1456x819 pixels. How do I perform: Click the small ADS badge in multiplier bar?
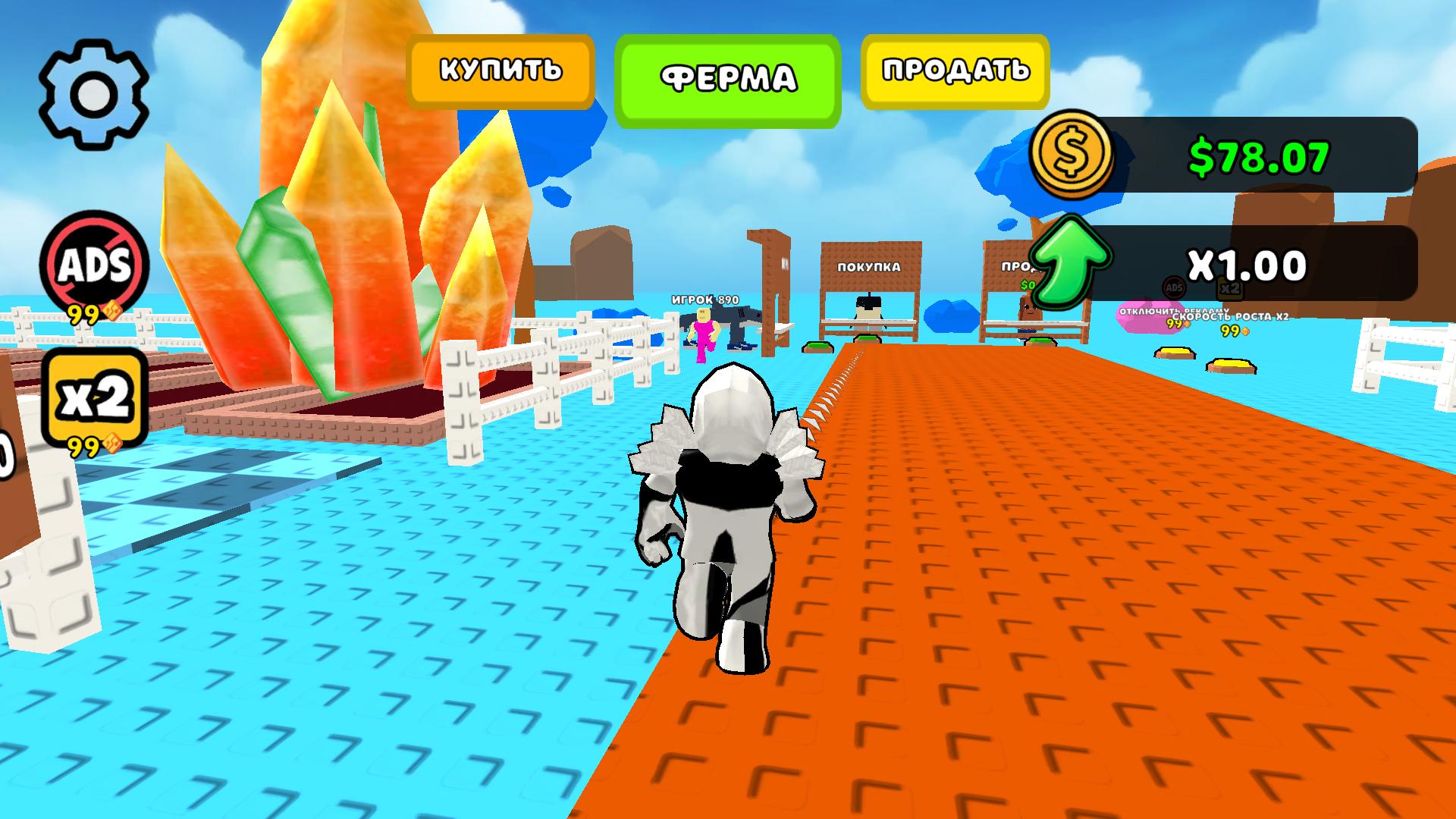[x=1172, y=288]
